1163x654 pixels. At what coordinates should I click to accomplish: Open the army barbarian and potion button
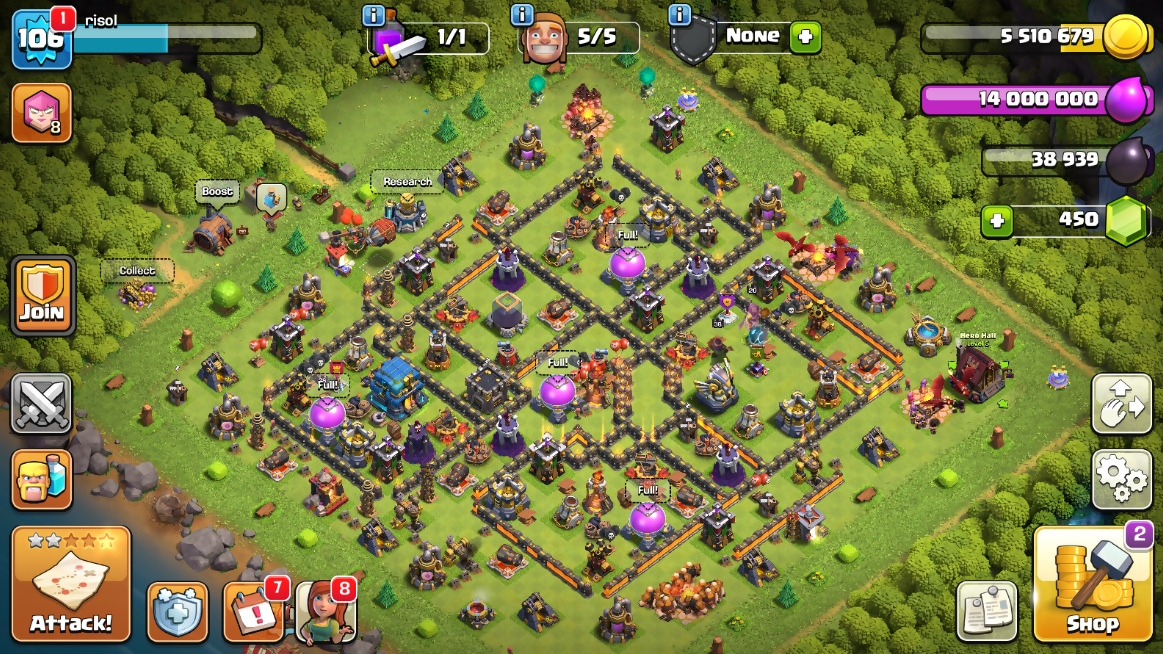tap(41, 479)
